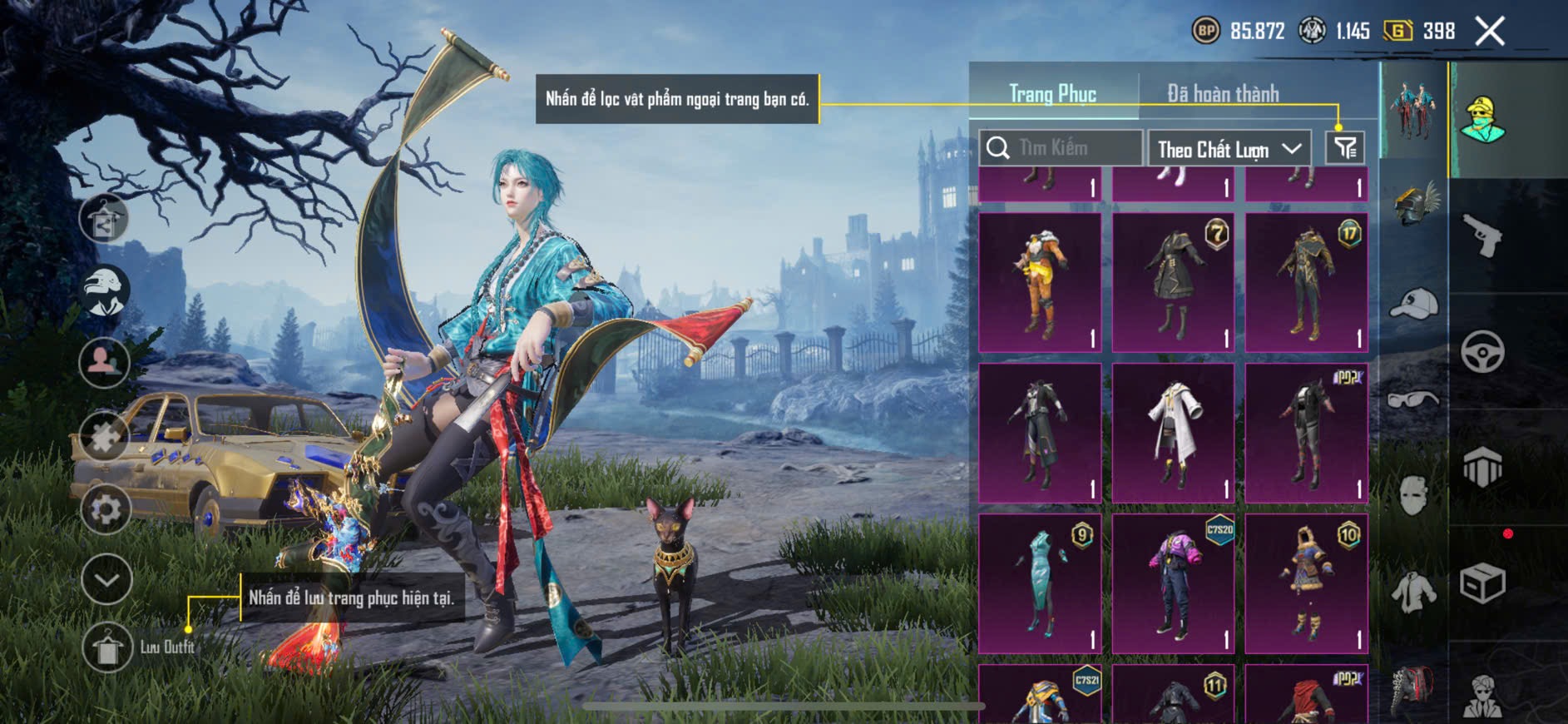Close the inventory with the X button
Image resolution: width=1568 pixels, height=724 pixels.
1489,32
